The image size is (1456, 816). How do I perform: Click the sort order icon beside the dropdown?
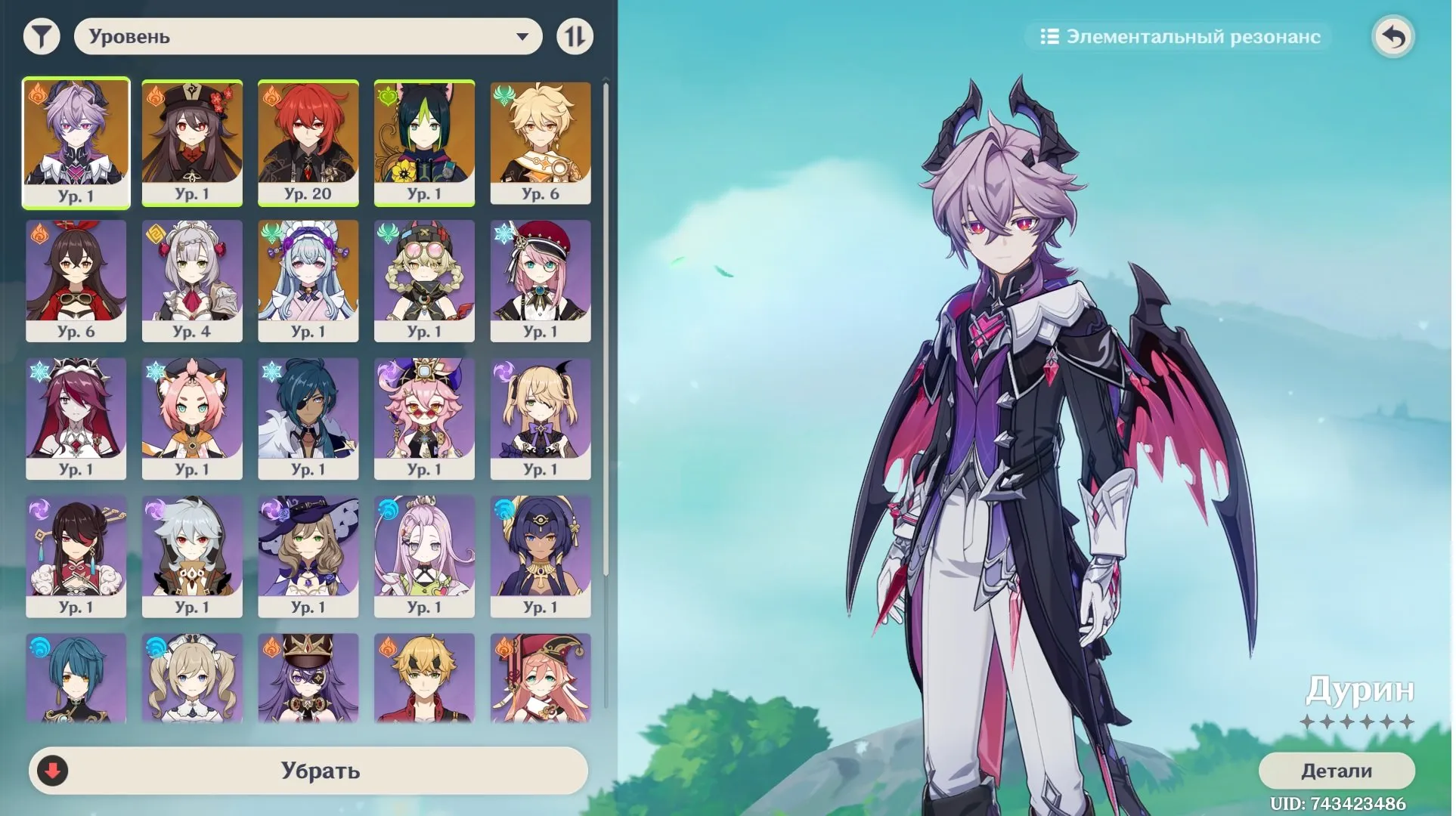point(575,36)
